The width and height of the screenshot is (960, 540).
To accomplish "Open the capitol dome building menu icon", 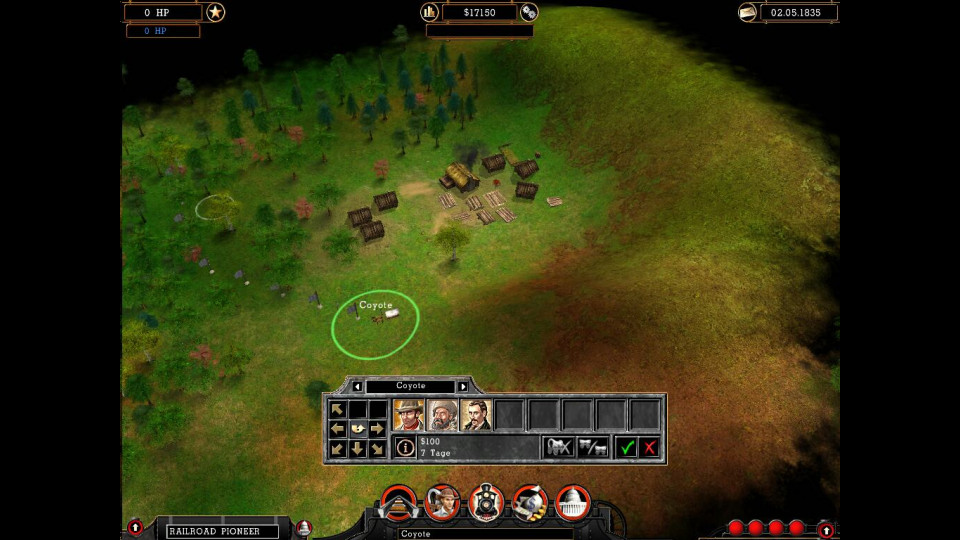I will [573, 502].
